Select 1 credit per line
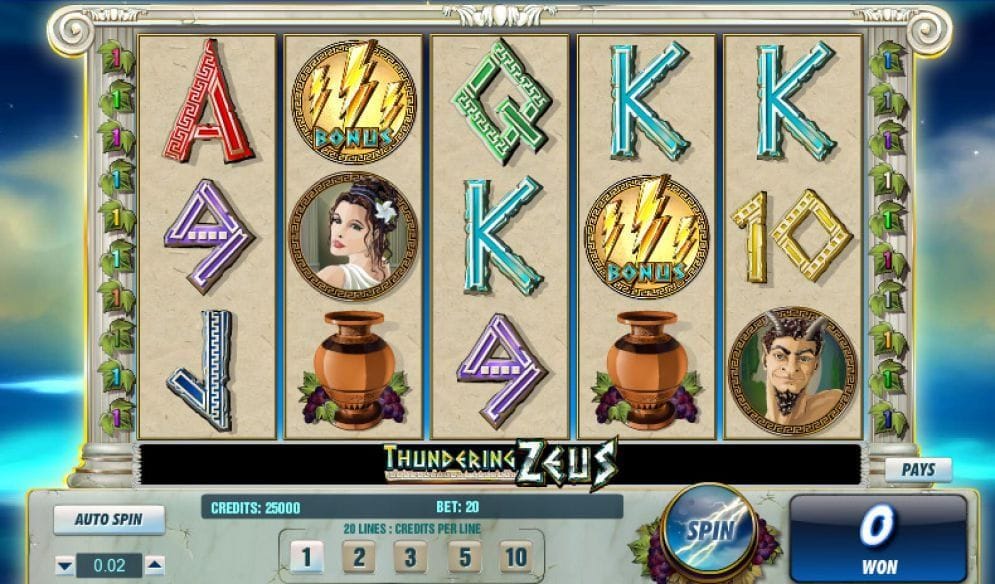The width and height of the screenshot is (995, 584). [x=307, y=556]
